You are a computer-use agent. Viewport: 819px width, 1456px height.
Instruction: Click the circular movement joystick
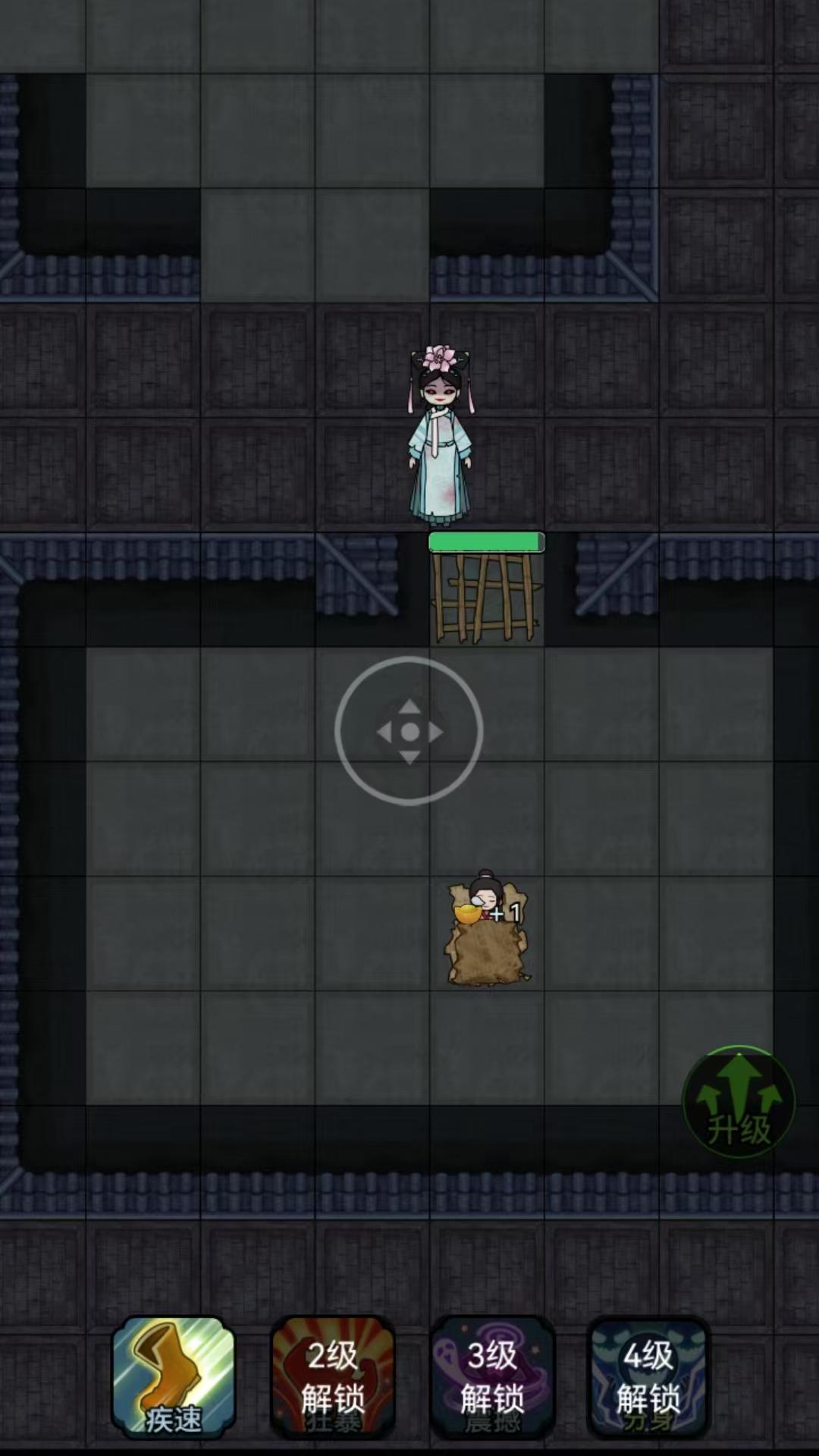(x=409, y=731)
